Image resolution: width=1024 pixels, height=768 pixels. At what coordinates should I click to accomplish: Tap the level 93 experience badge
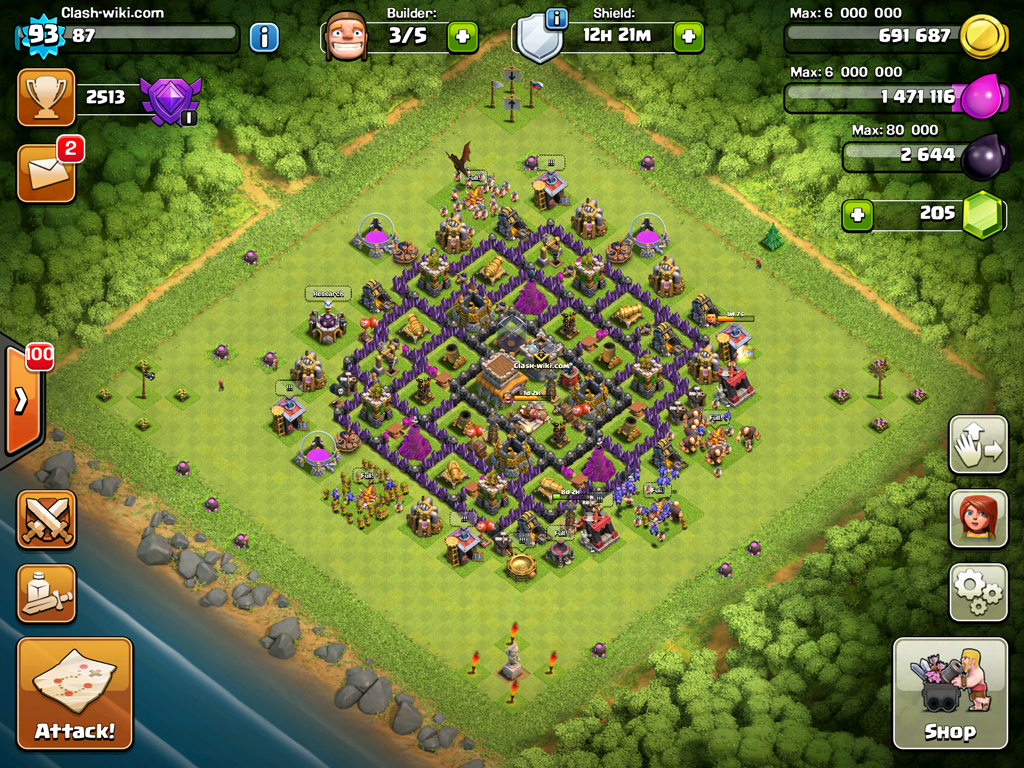[43, 36]
